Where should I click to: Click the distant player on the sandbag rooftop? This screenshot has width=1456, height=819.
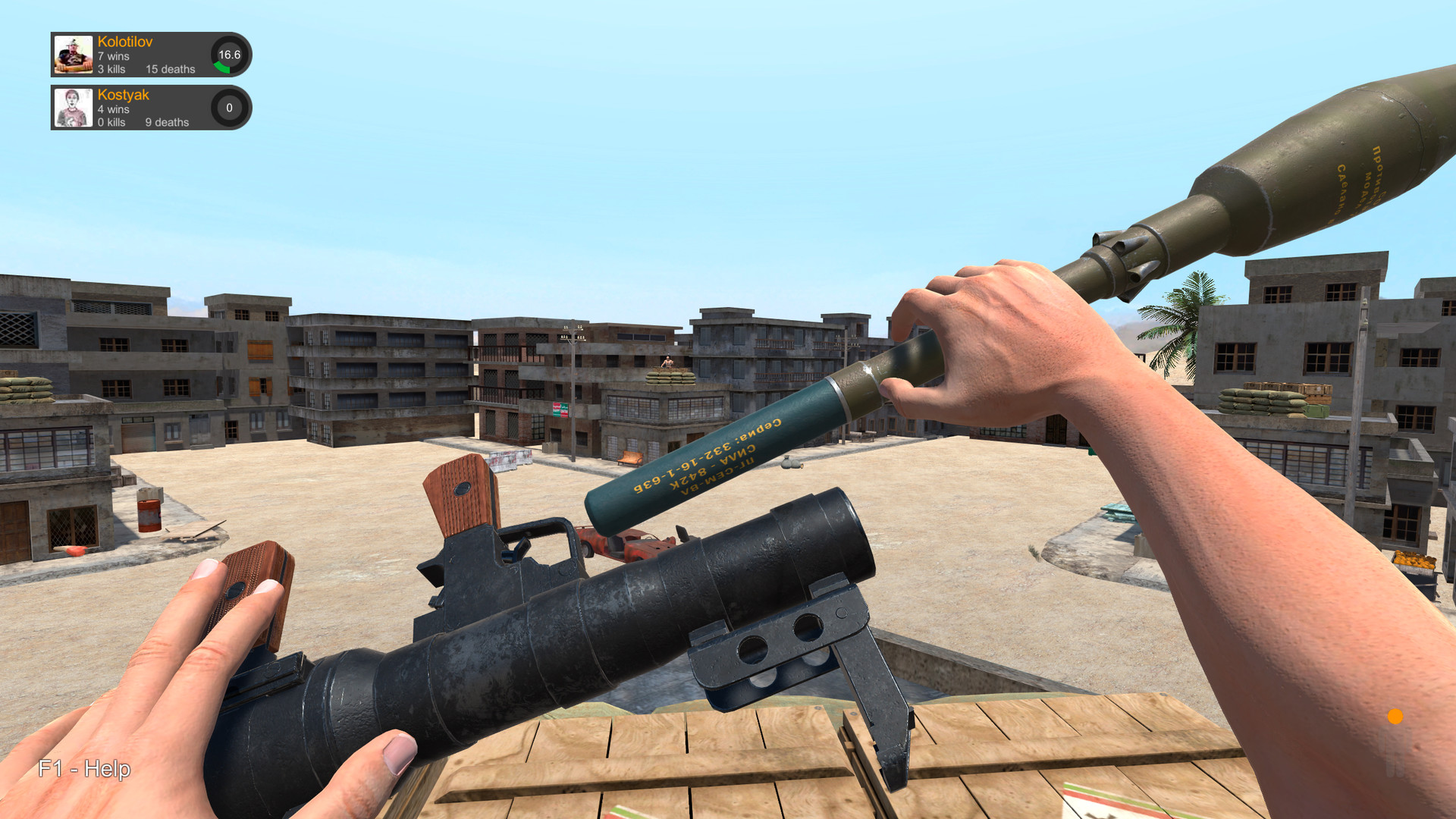point(667,362)
